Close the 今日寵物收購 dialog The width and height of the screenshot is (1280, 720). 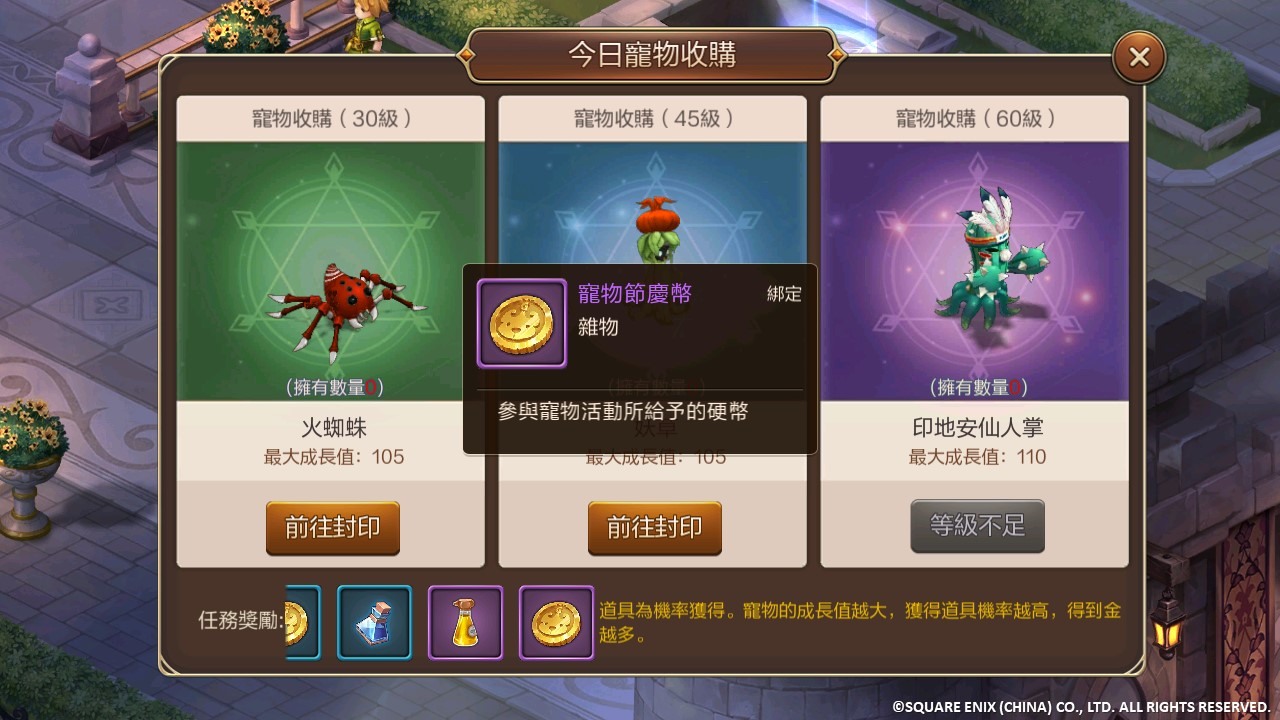click(1138, 56)
